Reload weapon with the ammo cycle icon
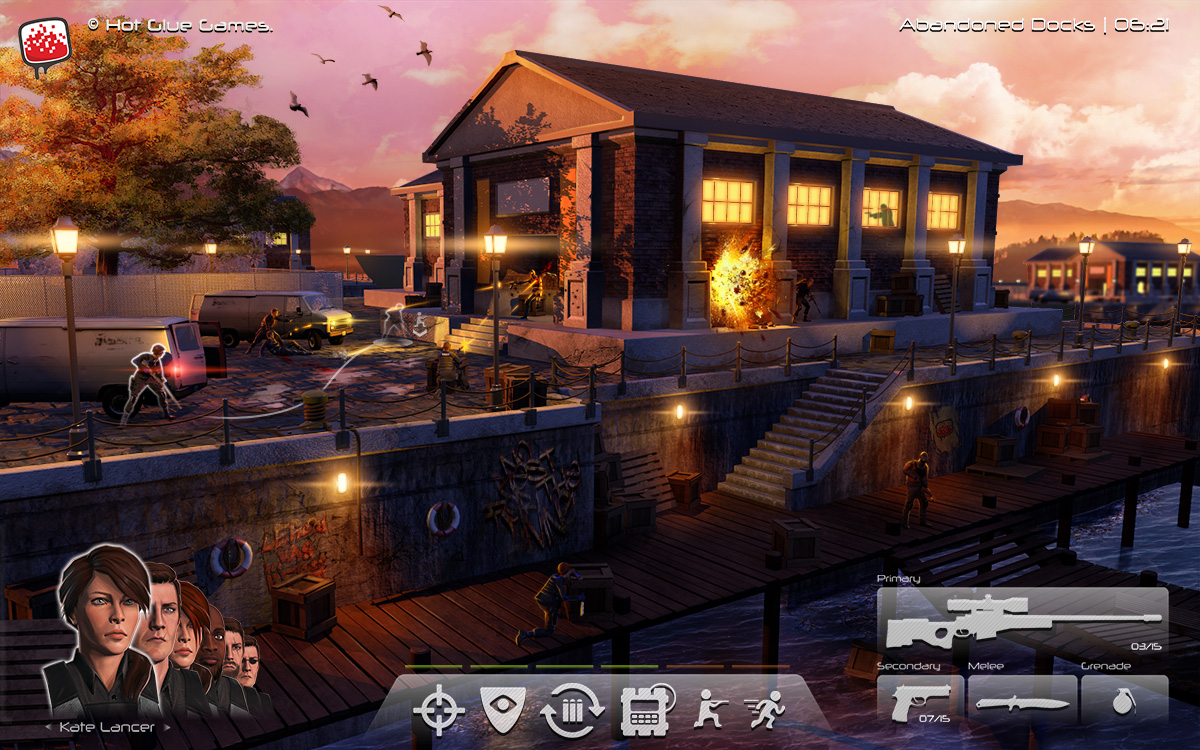 (x=573, y=711)
